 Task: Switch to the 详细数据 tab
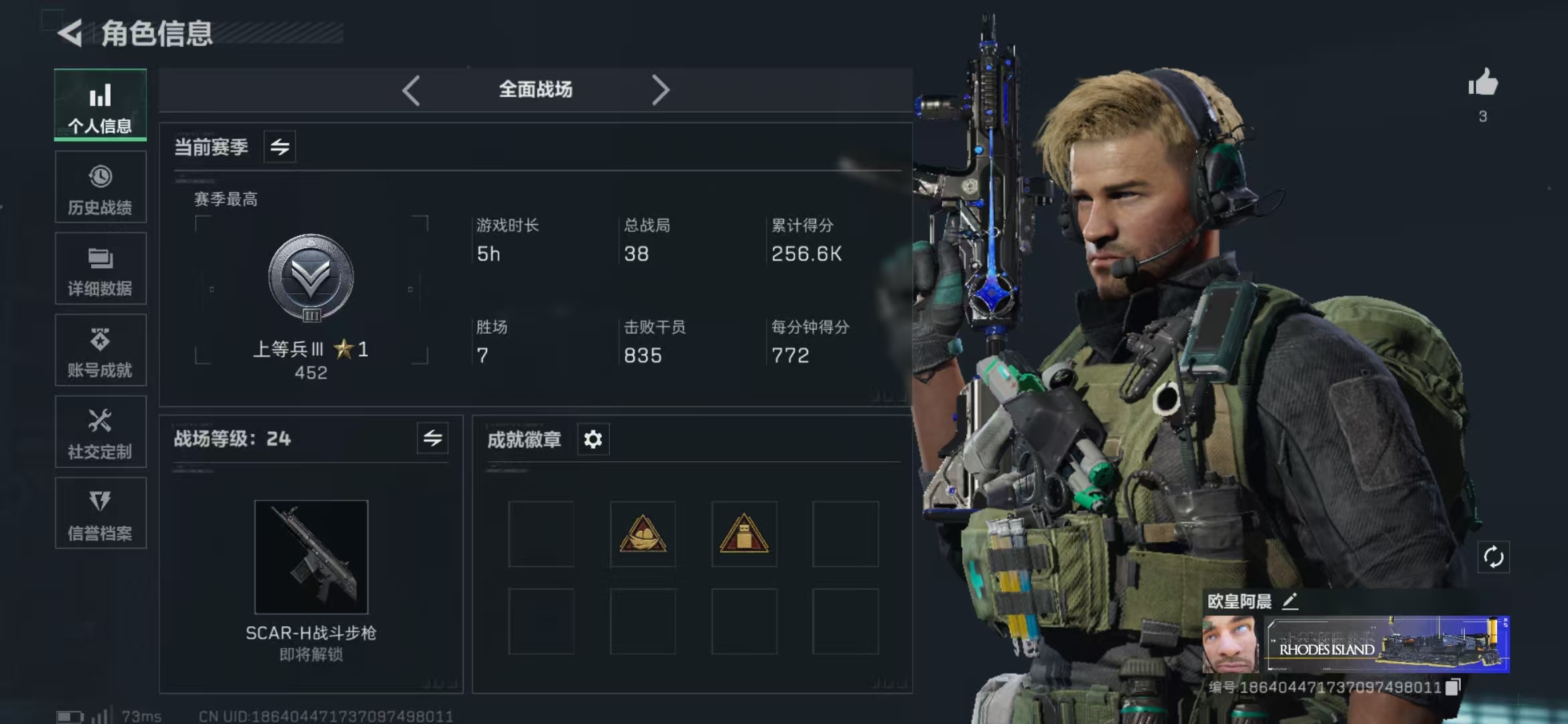coord(101,269)
